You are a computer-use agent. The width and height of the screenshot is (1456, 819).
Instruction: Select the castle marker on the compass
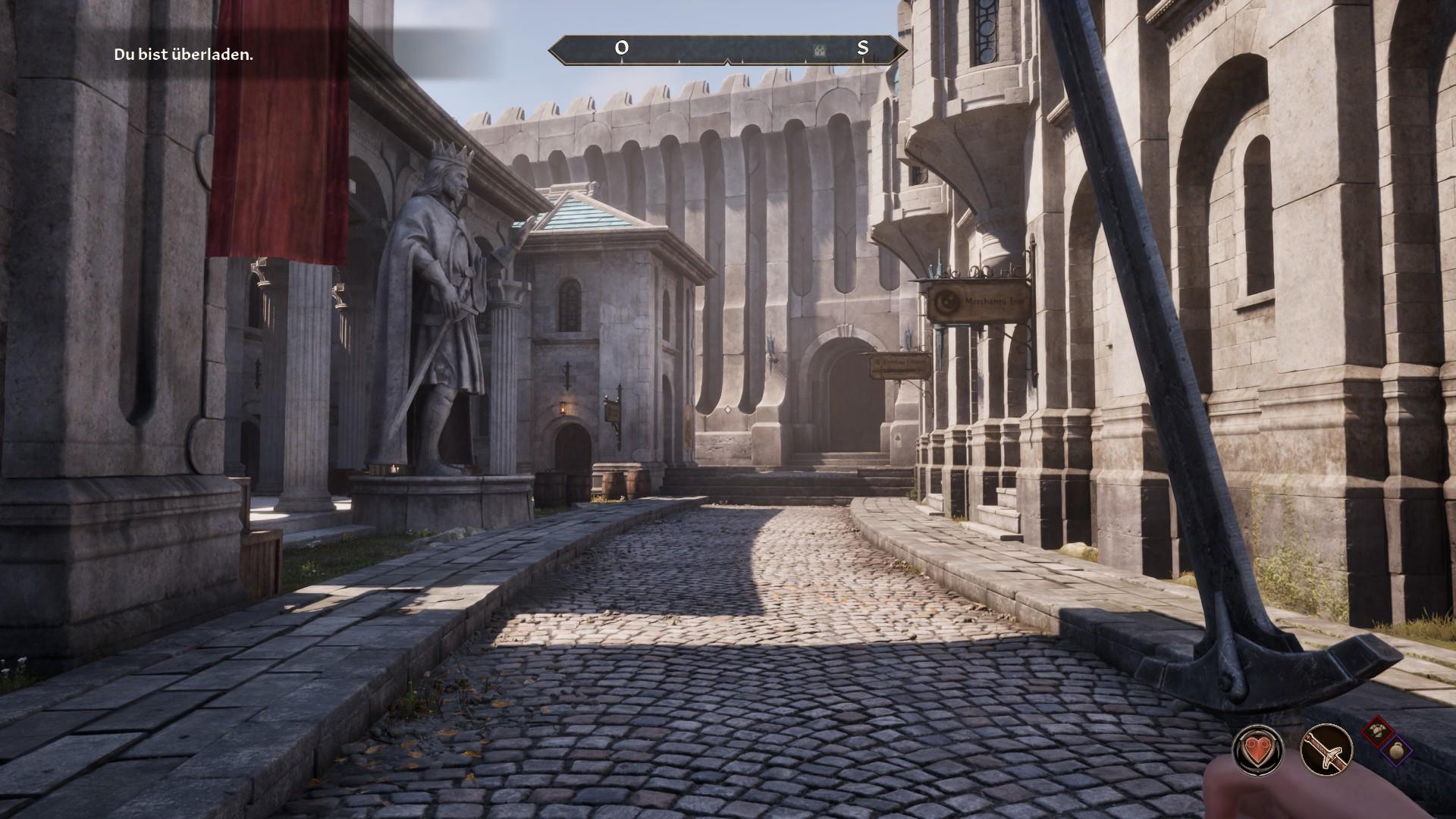pos(819,49)
